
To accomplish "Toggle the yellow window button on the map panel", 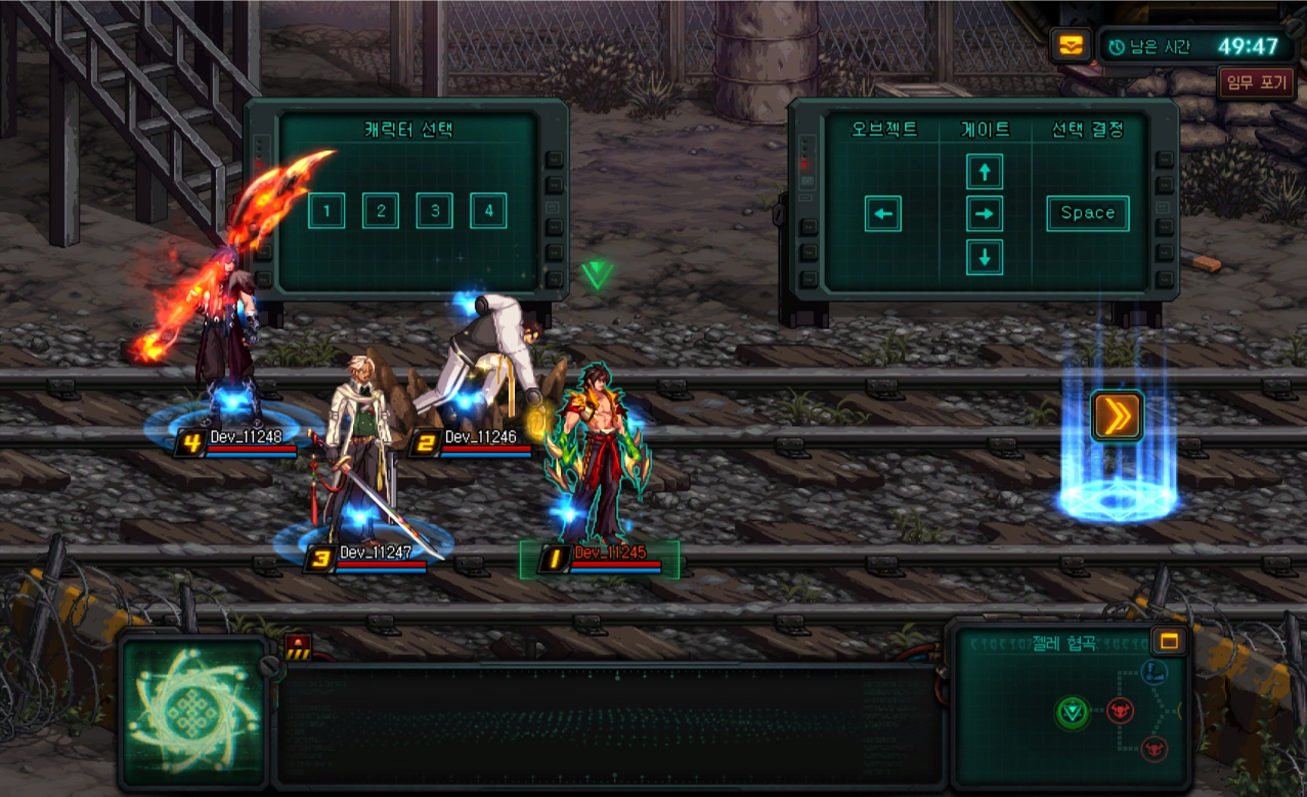I will coord(1169,641).
